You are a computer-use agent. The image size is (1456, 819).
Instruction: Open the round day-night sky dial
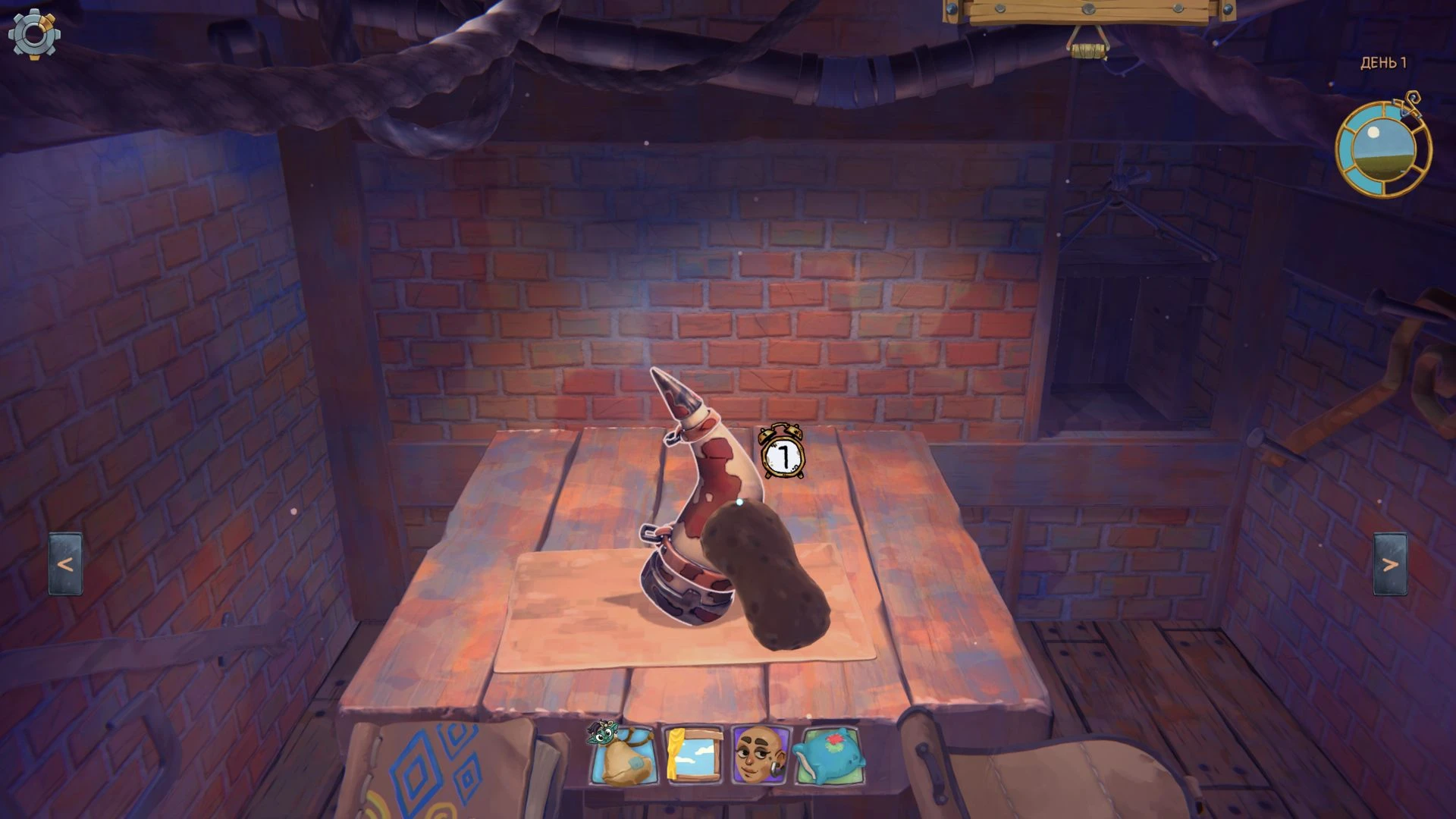1382,151
